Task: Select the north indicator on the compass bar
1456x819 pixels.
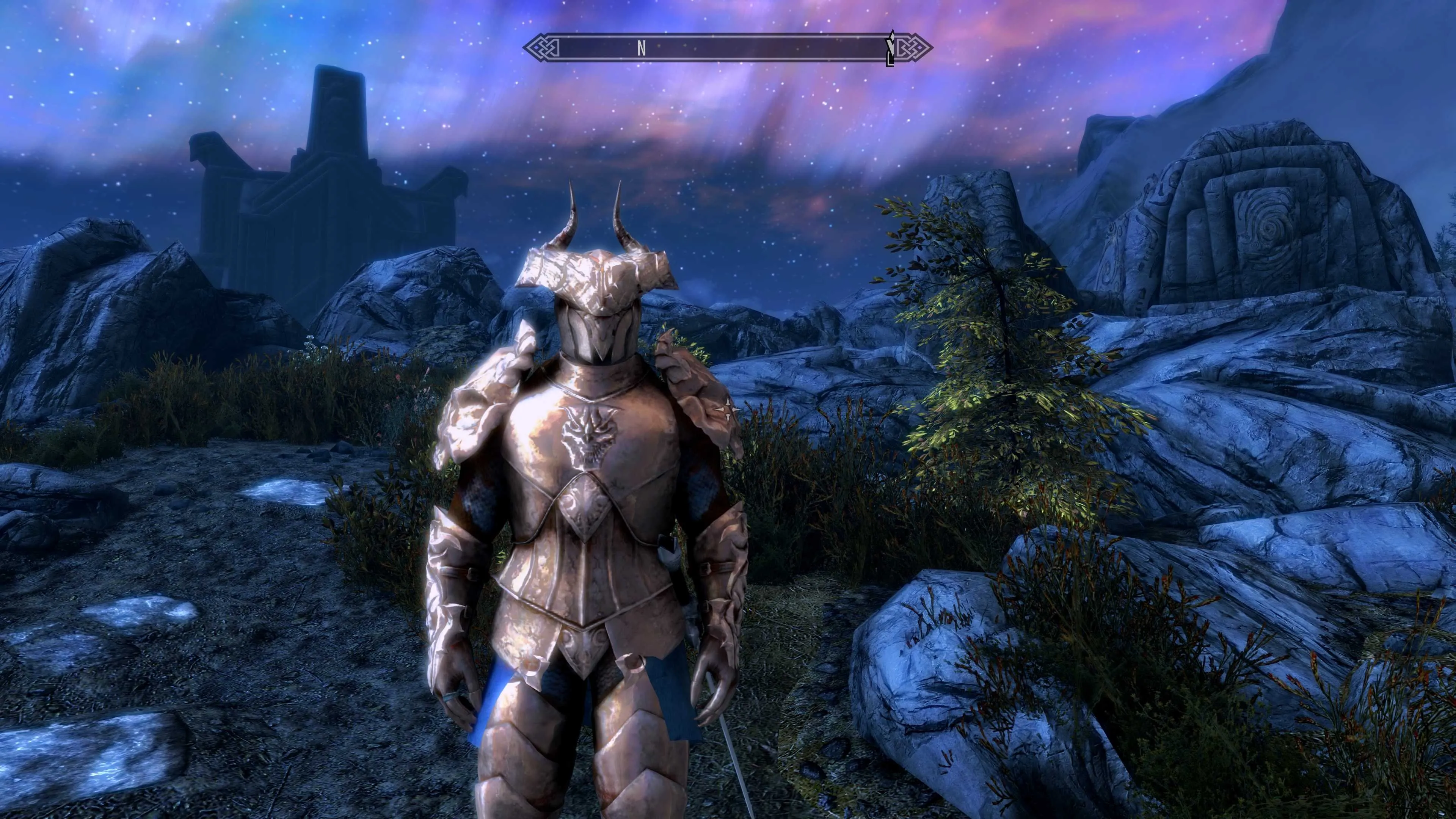Action: 641,49
